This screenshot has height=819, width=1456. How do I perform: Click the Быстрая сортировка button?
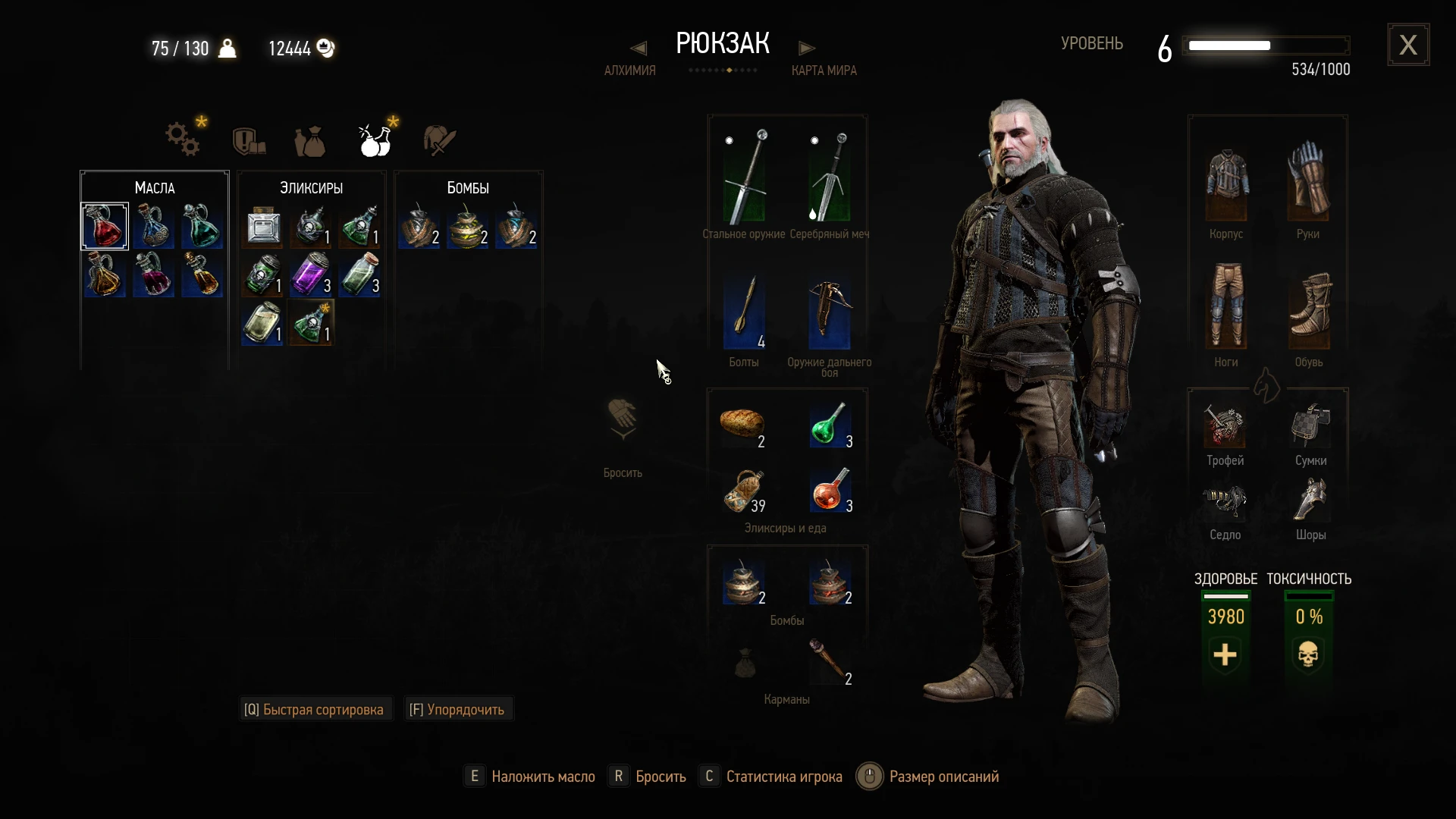315,708
